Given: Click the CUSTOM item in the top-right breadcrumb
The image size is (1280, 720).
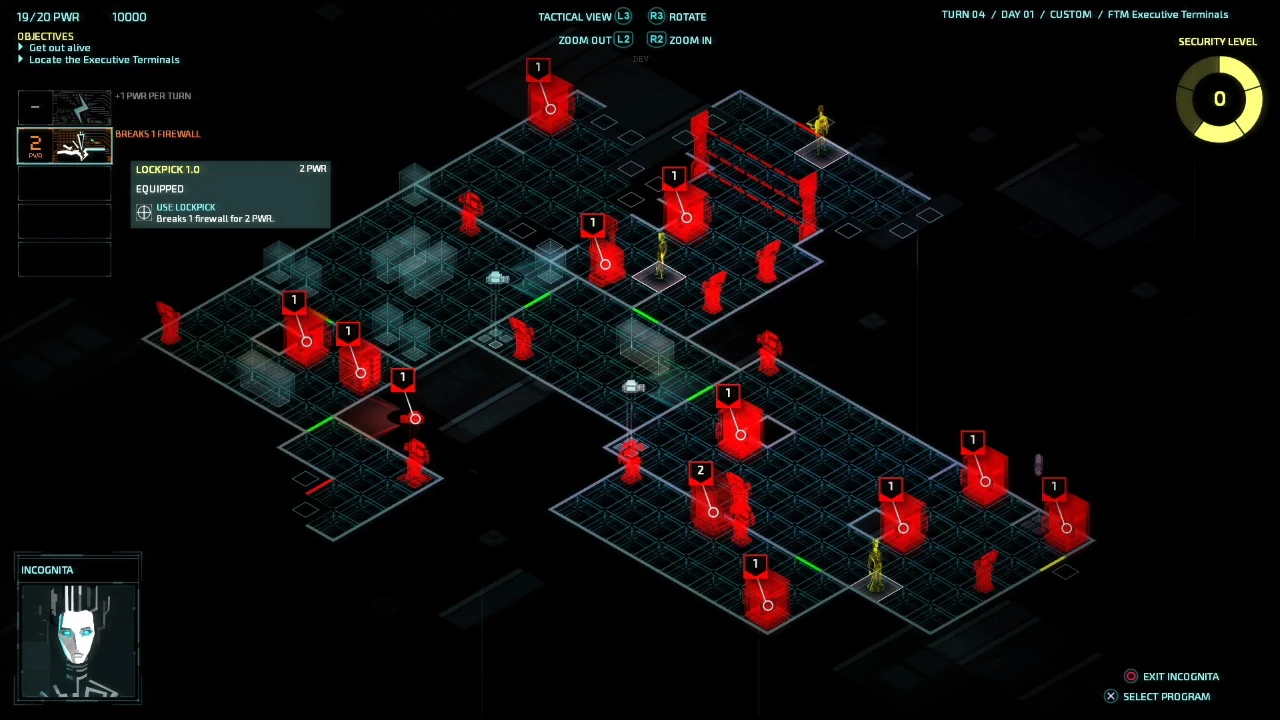Looking at the screenshot, I should click(x=1070, y=14).
